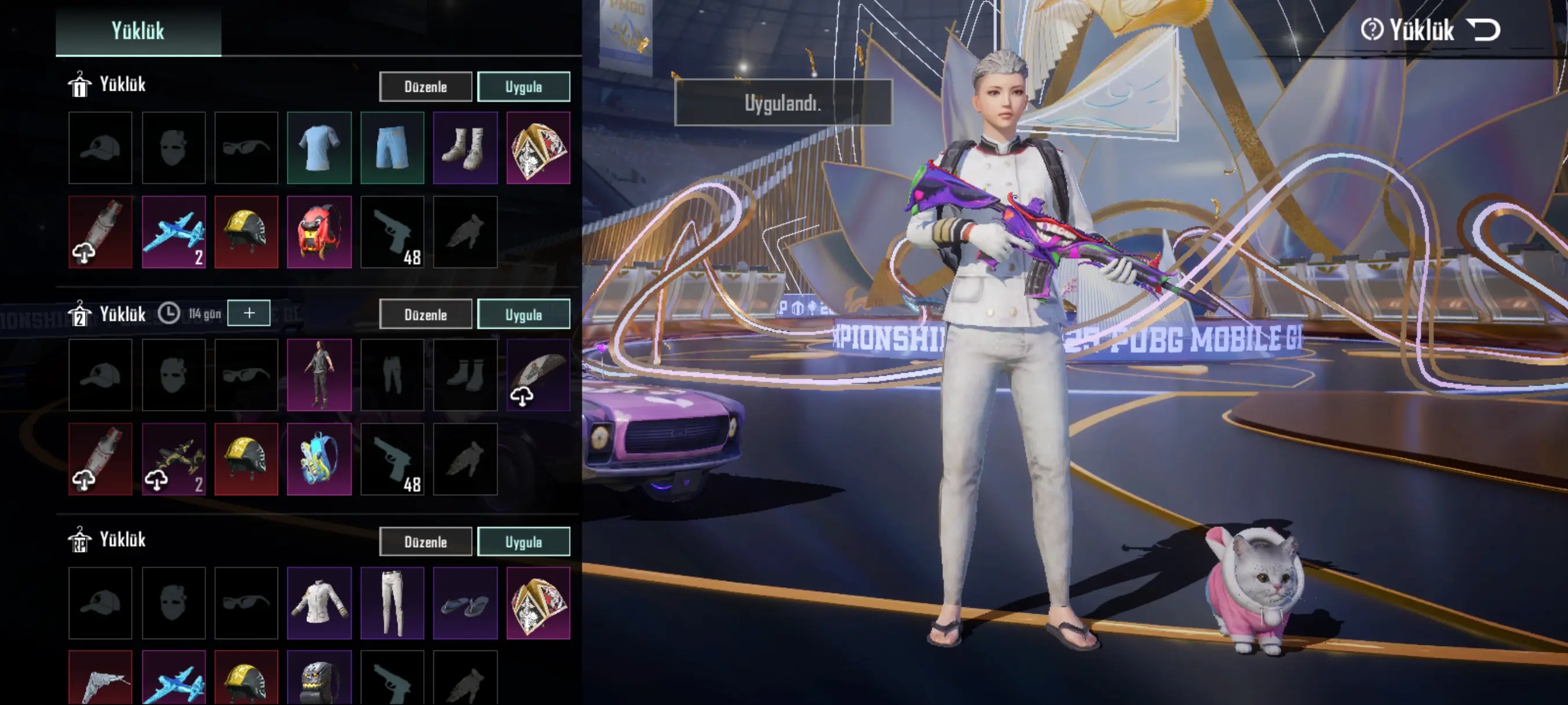Open Düzenle for loadout 2
Image resolution: width=1568 pixels, height=705 pixels.
(426, 314)
